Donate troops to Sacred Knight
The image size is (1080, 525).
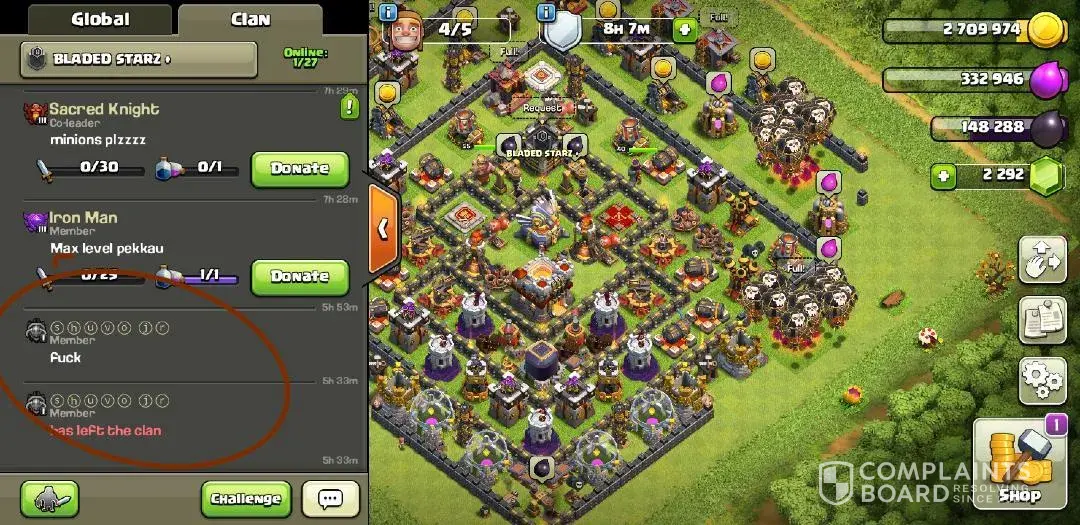click(x=299, y=169)
